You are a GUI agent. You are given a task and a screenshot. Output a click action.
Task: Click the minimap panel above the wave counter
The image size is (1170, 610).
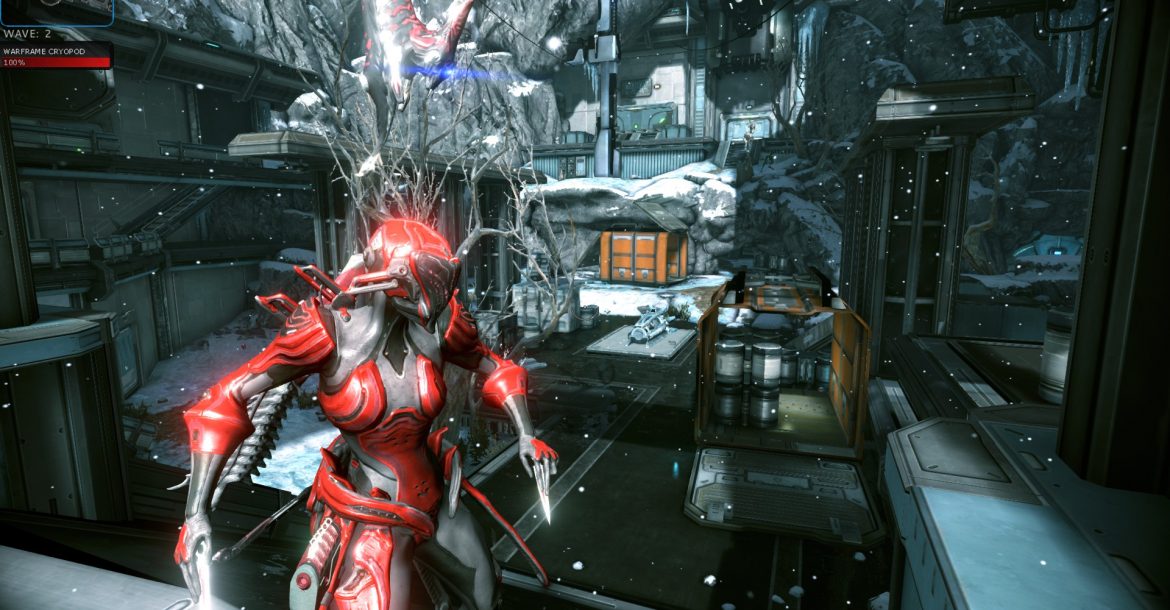point(55,10)
